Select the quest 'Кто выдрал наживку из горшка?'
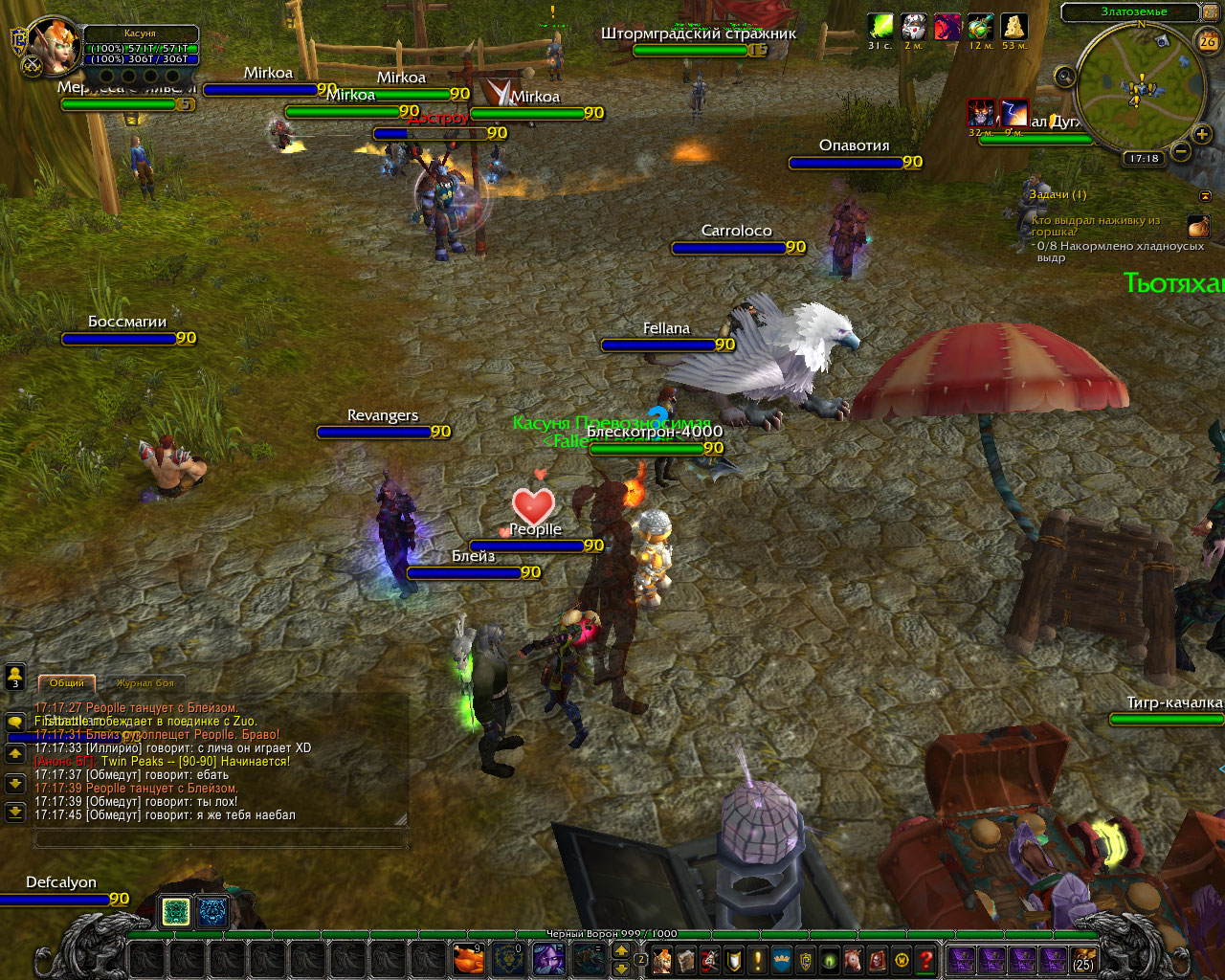 (1095, 226)
